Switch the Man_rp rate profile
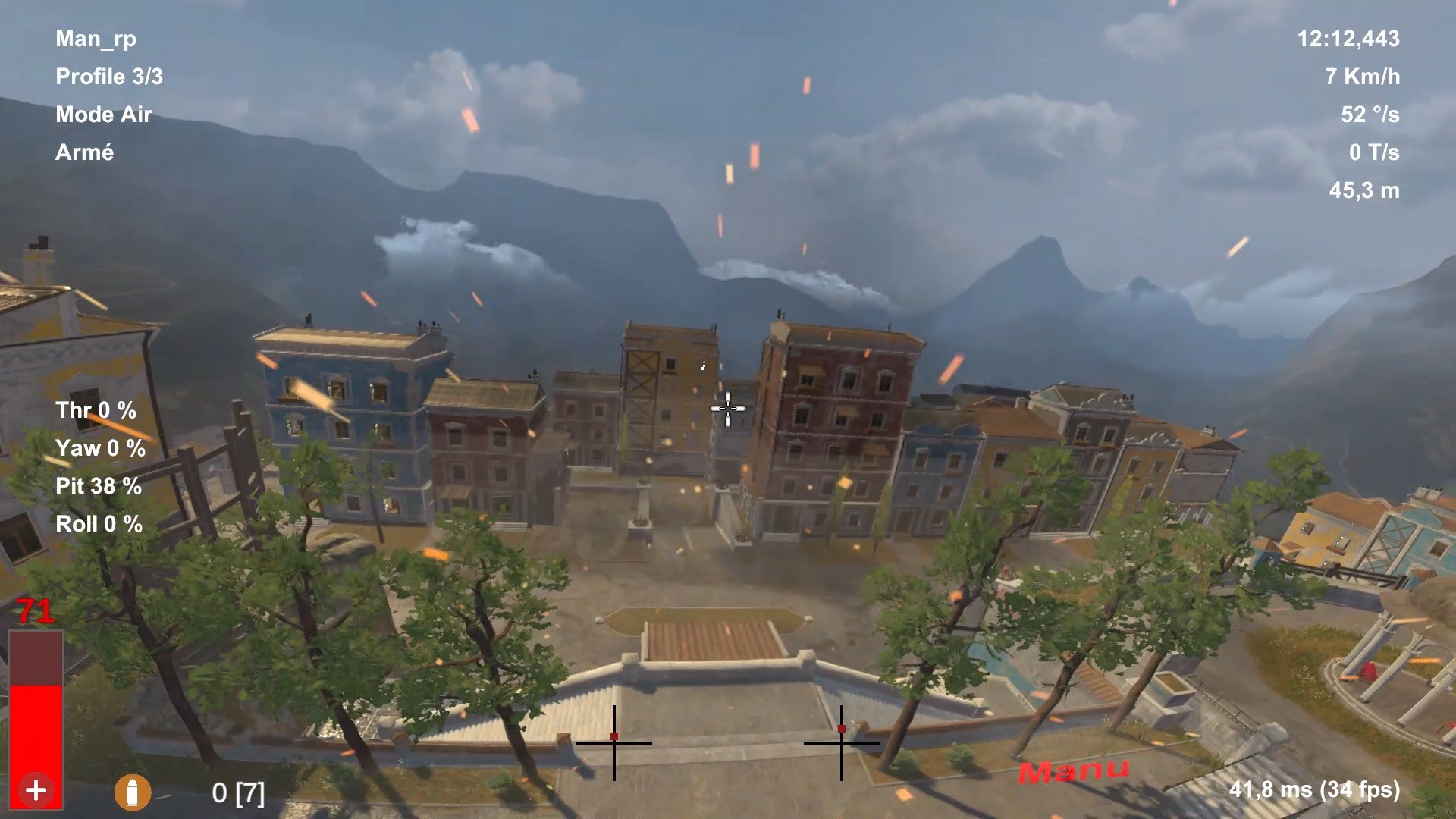This screenshot has height=819, width=1456. tap(96, 39)
